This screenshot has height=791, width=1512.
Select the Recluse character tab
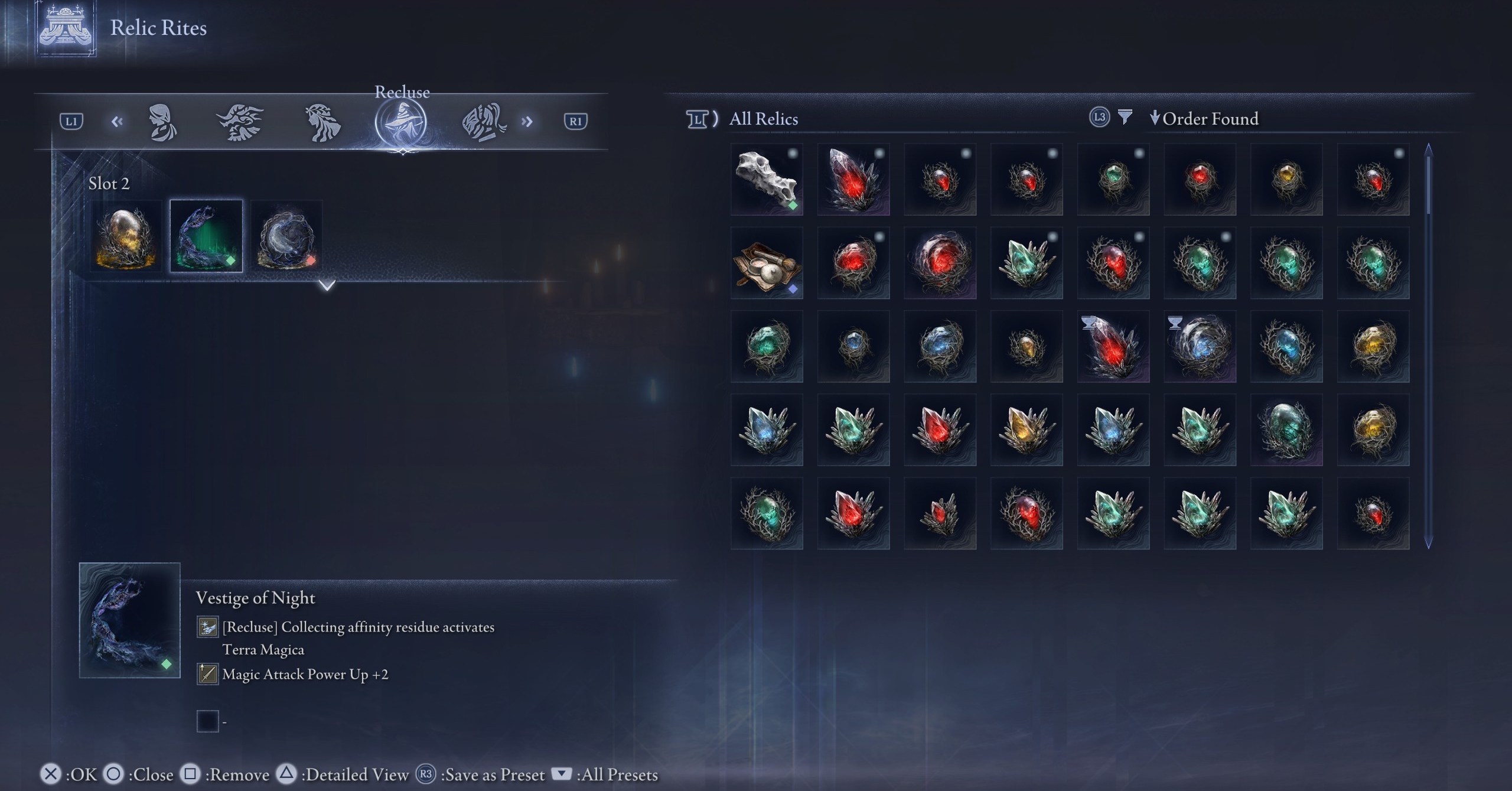(x=401, y=122)
